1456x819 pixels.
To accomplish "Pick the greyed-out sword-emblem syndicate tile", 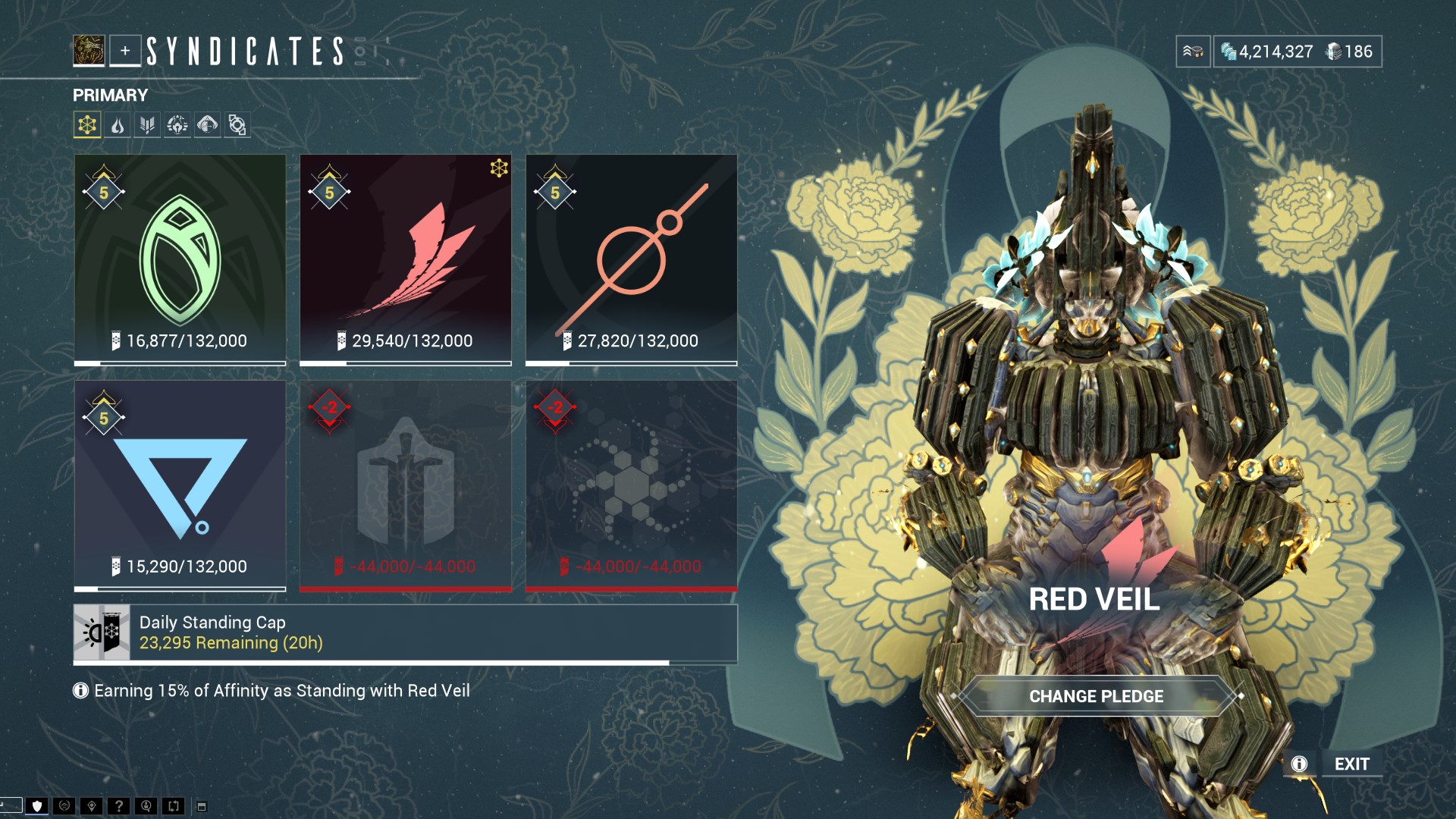I will 406,485.
